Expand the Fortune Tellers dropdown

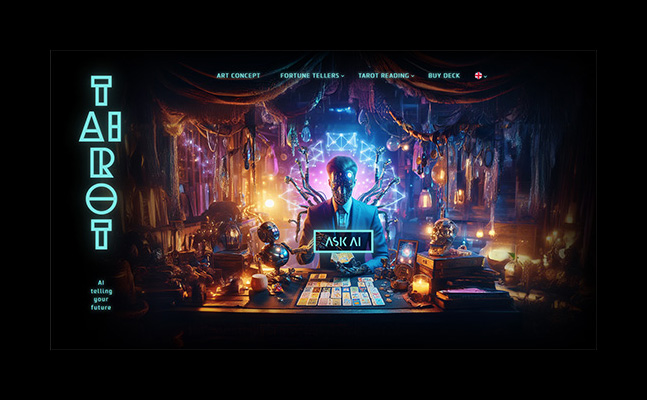coord(312,75)
